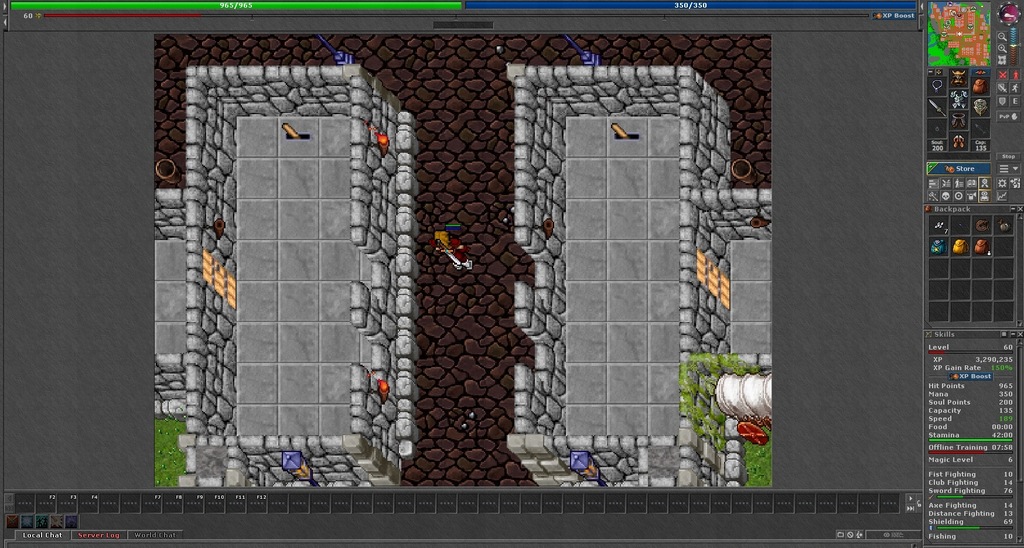Select the blue-green backpack item
The height and width of the screenshot is (548, 1024).
click(938, 247)
